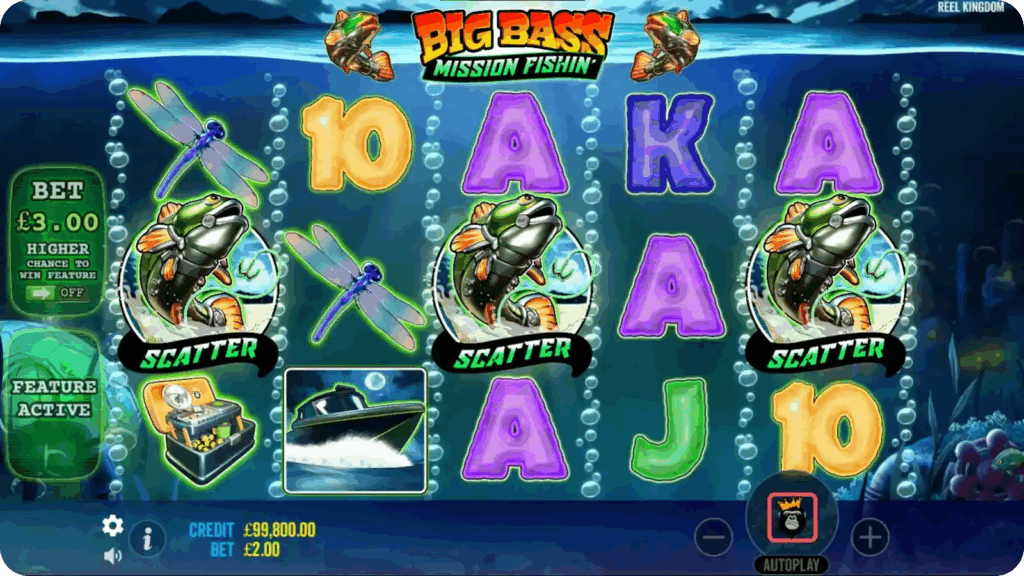Increase the bet with the plus button
Screen dimensions: 1024x576
click(869, 538)
